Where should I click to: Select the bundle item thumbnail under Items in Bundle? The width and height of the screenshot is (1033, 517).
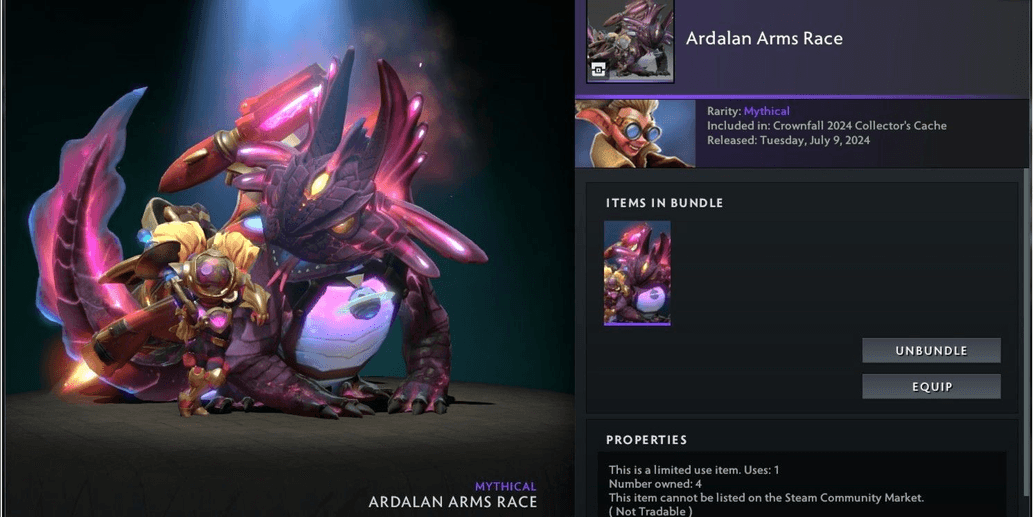pyautogui.click(x=637, y=273)
